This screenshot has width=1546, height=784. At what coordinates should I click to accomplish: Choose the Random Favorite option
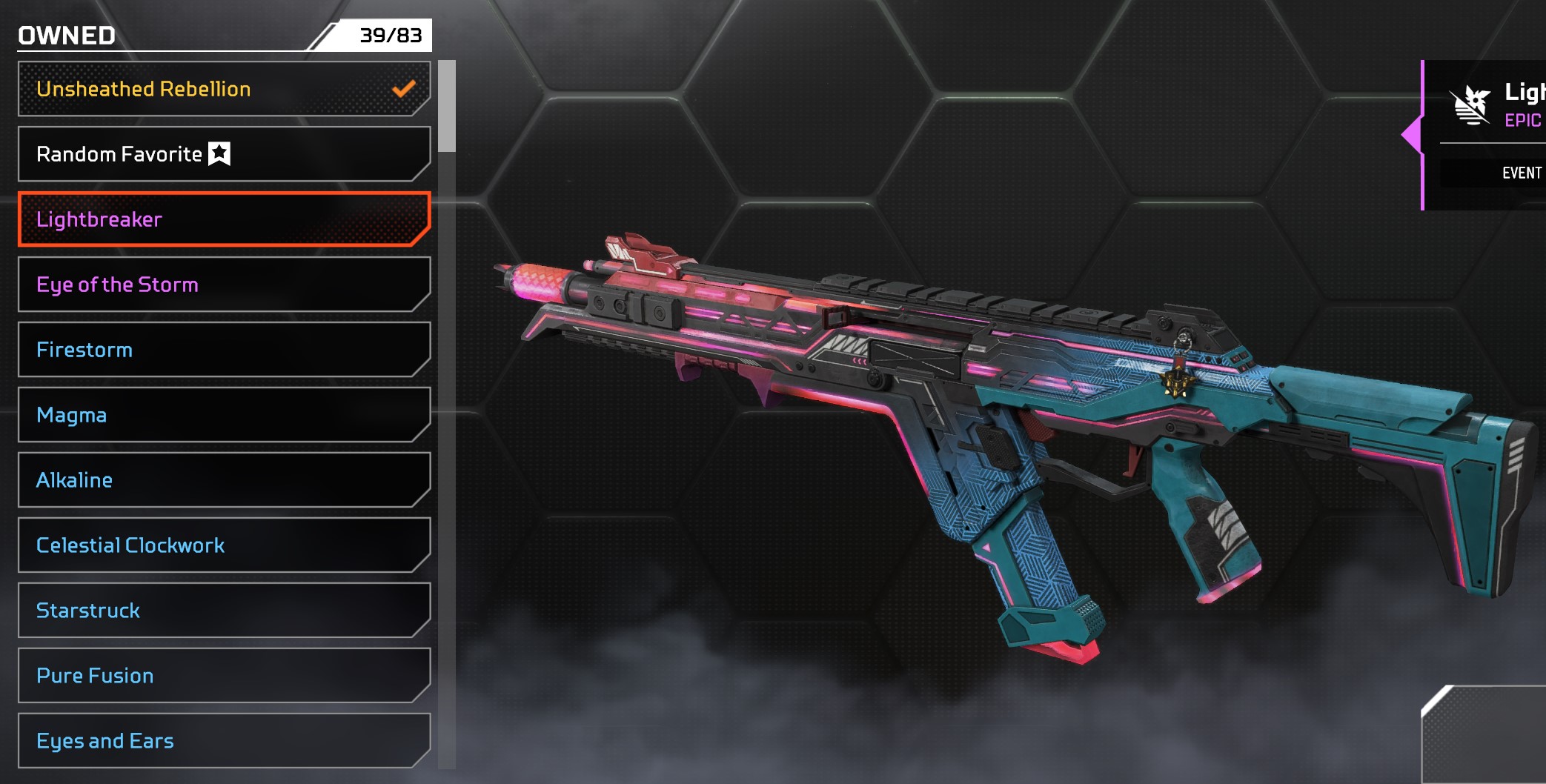222,154
